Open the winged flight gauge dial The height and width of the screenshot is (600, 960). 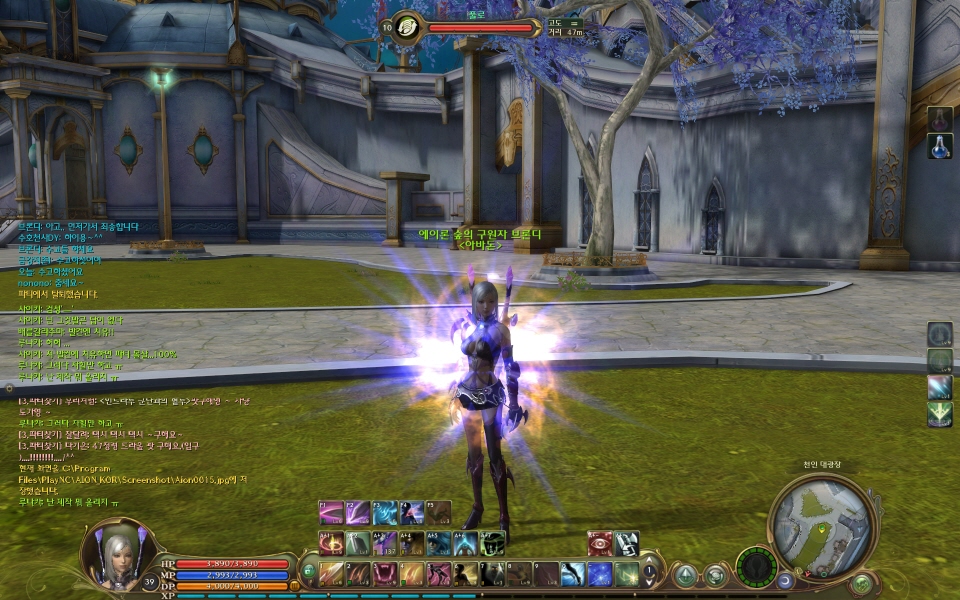point(755,568)
